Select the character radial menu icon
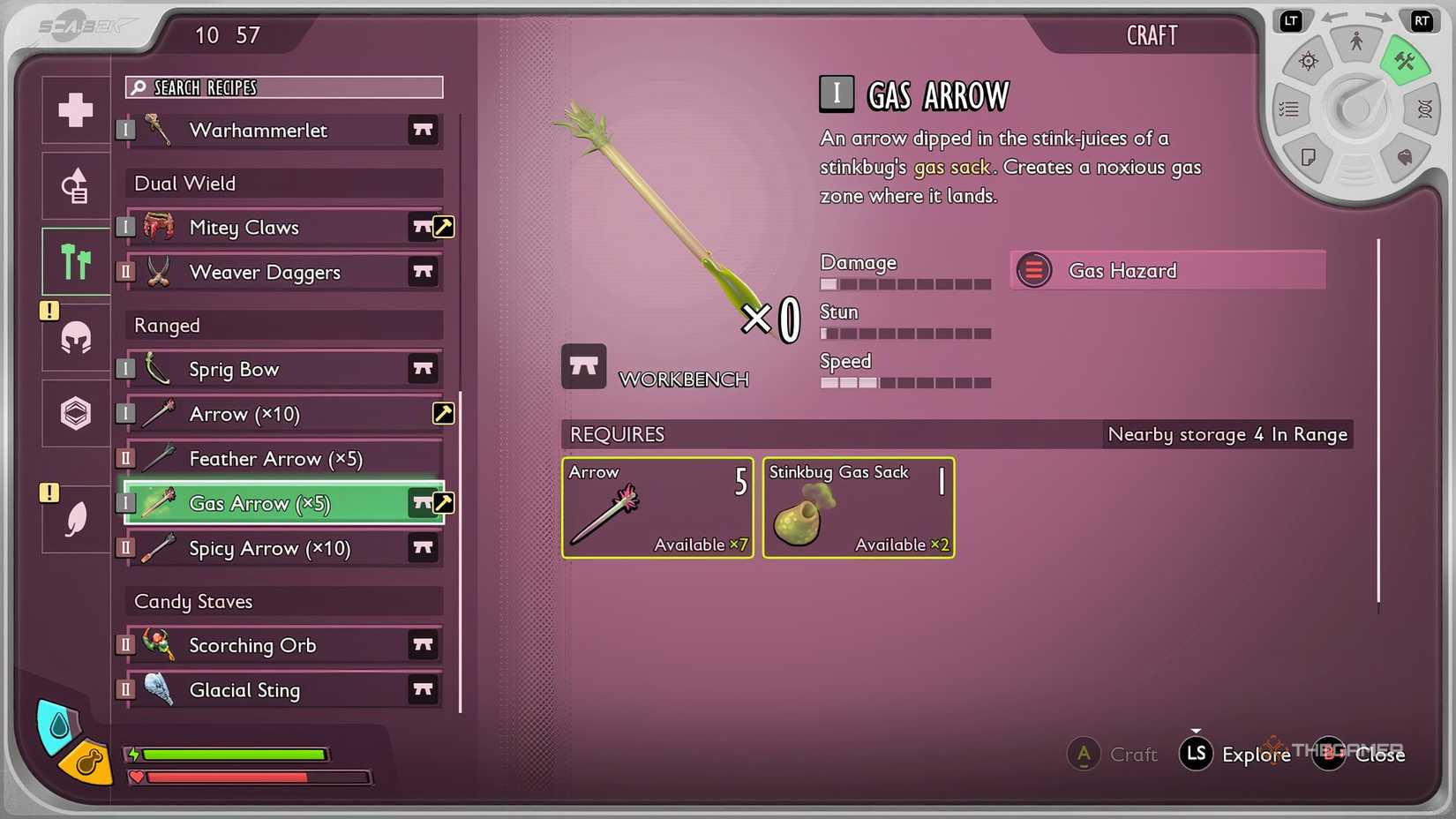This screenshot has height=819, width=1456. [1356, 40]
